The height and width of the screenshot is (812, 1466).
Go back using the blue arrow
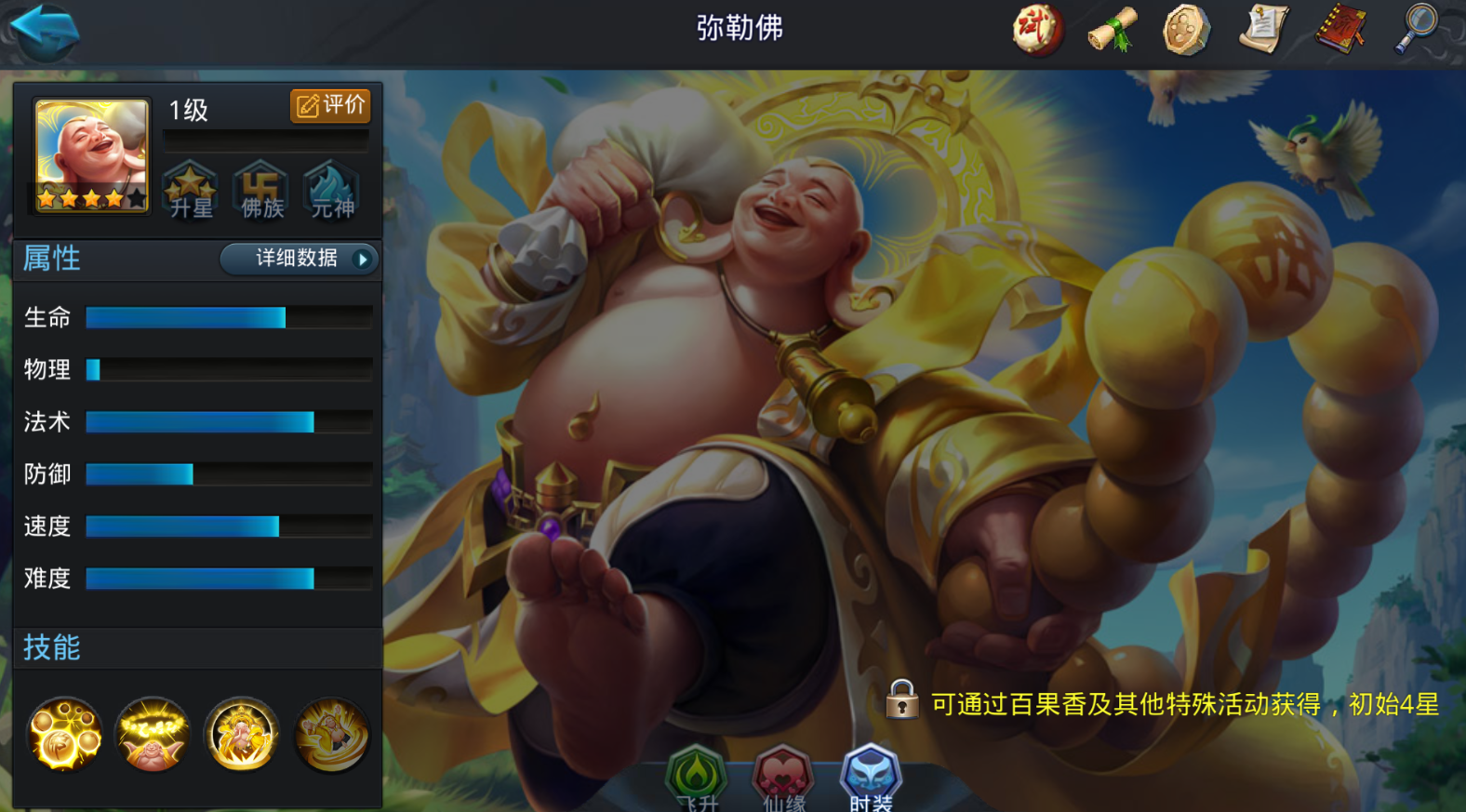click(45, 32)
